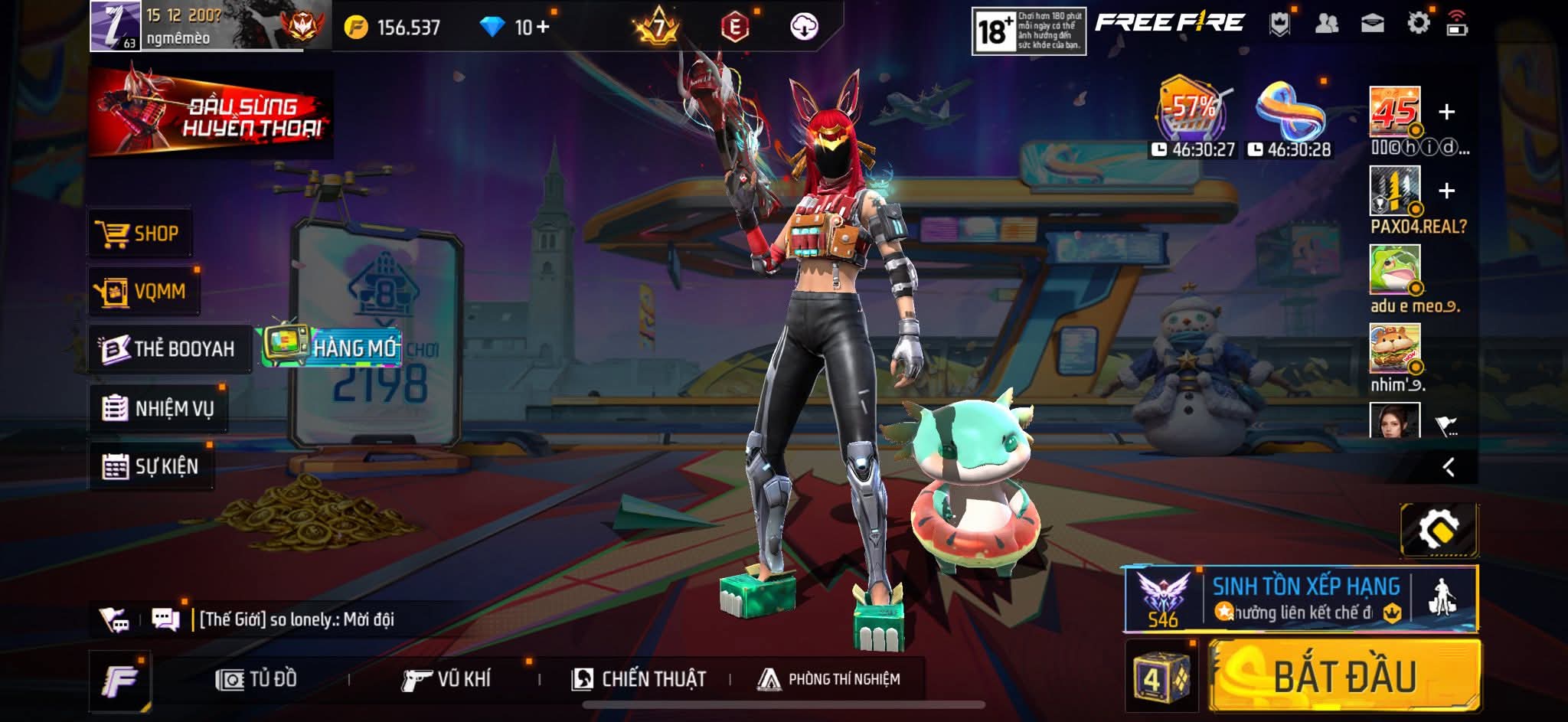Viewport: 1568px width, 722px height.
Task: Open the settings gear icon
Action: (x=1418, y=23)
